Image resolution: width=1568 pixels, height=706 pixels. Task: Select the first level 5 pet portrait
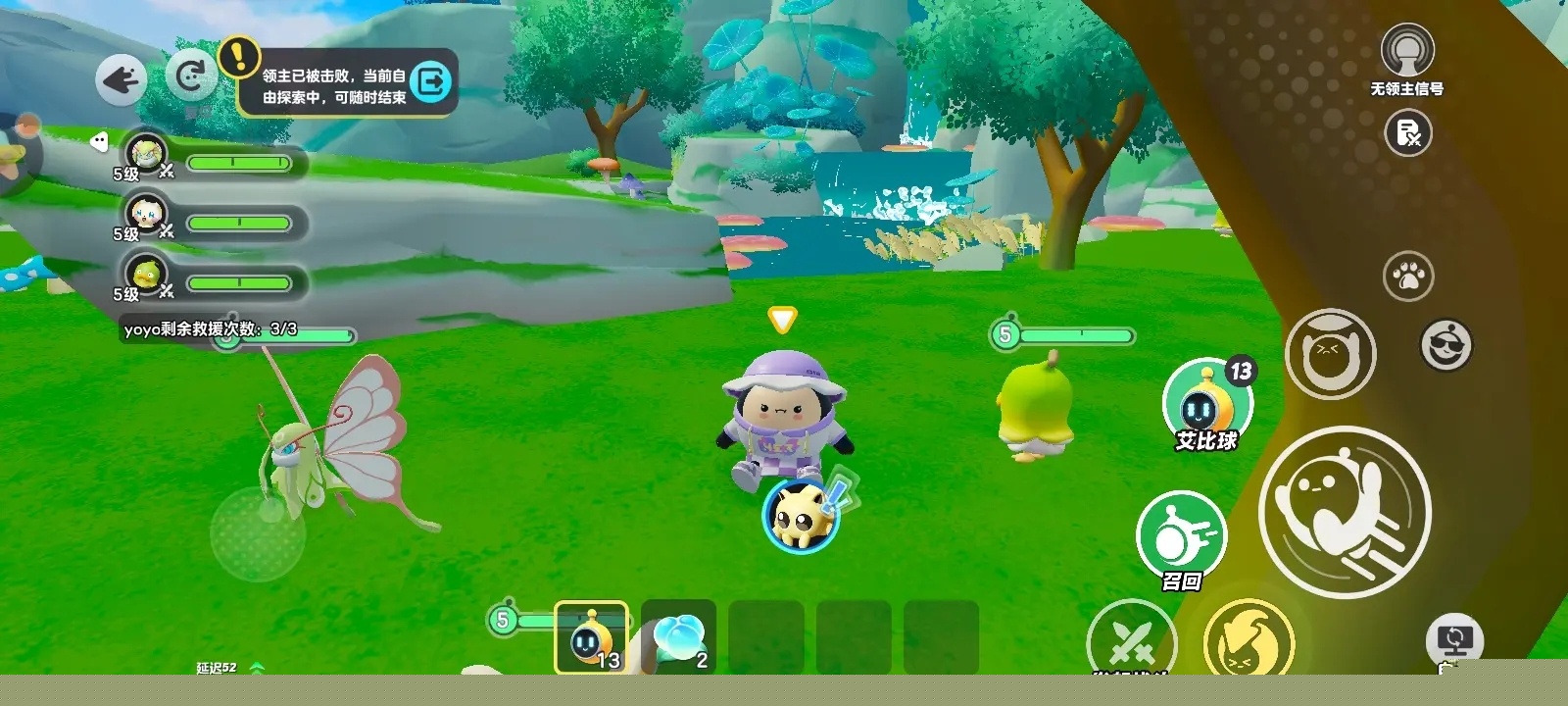pos(147,153)
